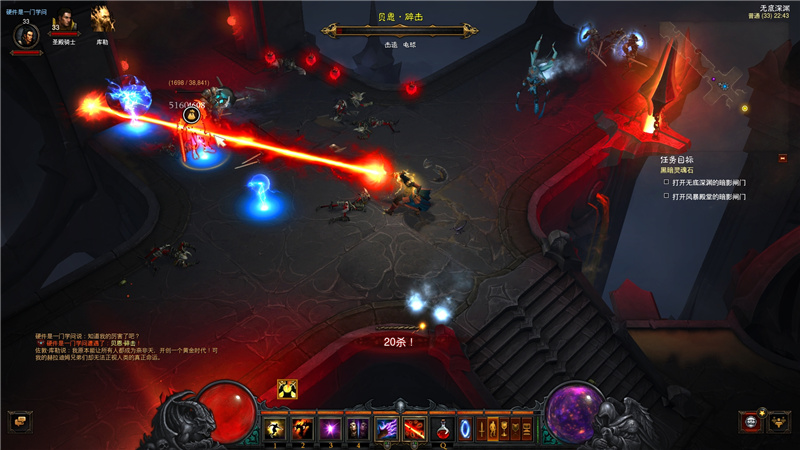Click the active buff icon above hotbar
The image size is (800, 450).
(x=286, y=390)
